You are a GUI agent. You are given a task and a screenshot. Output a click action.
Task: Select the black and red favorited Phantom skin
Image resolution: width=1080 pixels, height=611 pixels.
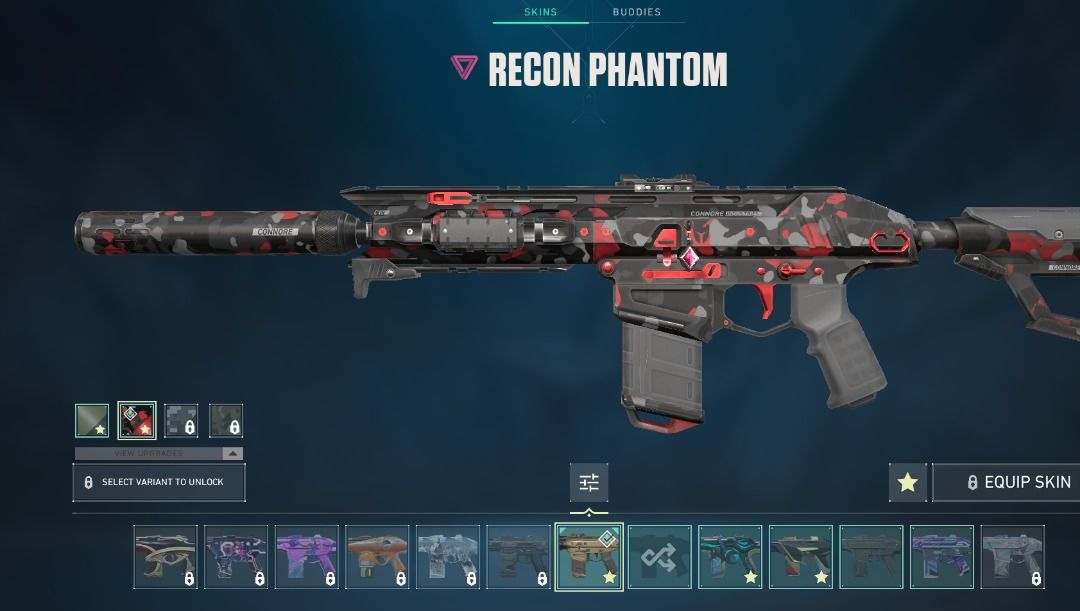[x=801, y=556]
